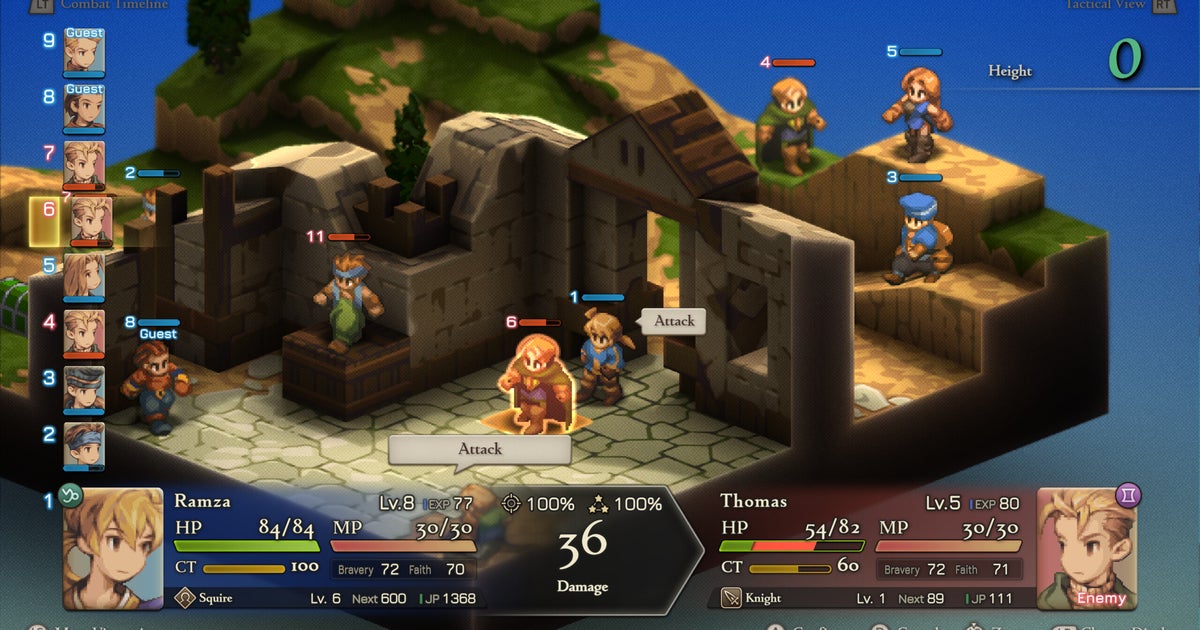The image size is (1200, 630).
Task: Select the turn 2 headband unit portrait
Action: (84, 445)
